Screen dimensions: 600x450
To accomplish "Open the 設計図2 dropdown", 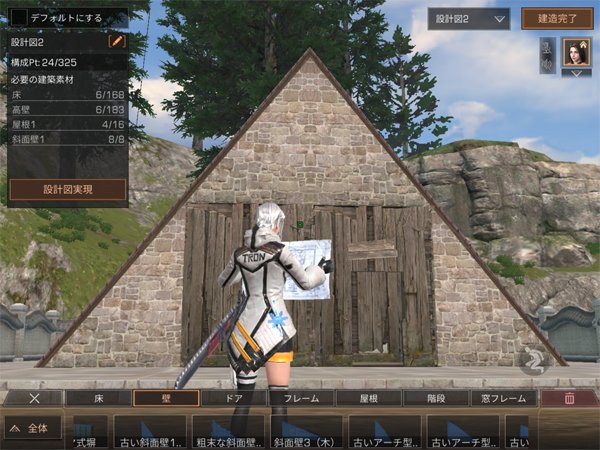I will click(468, 18).
